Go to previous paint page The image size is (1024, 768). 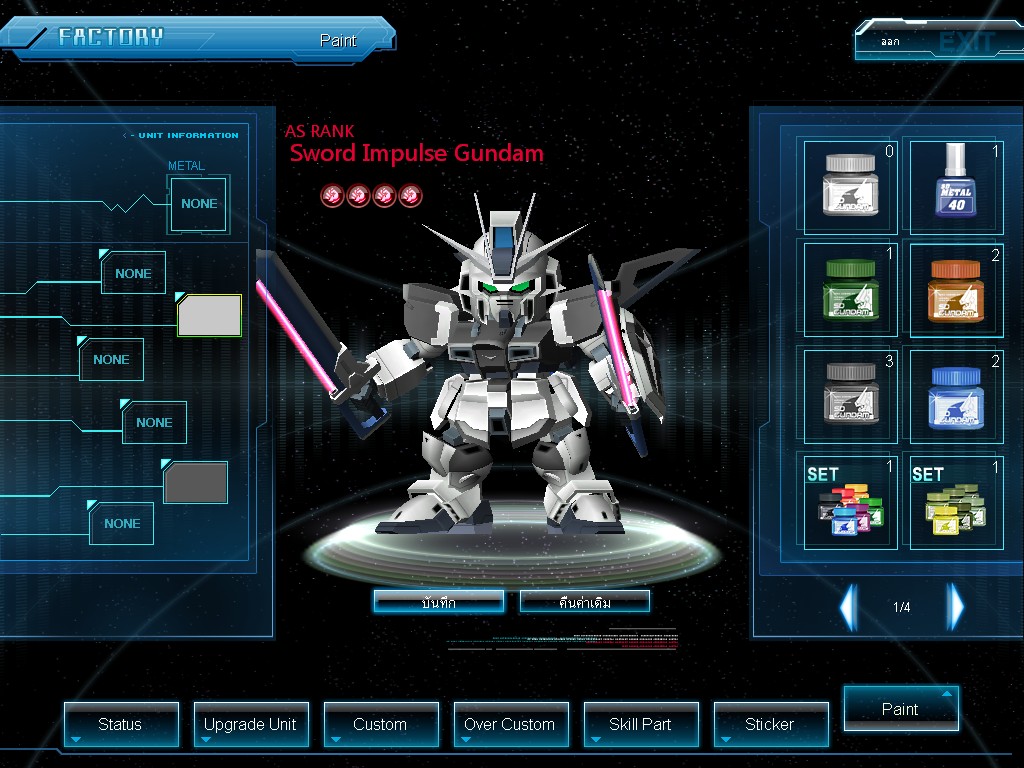pyautogui.click(x=848, y=606)
